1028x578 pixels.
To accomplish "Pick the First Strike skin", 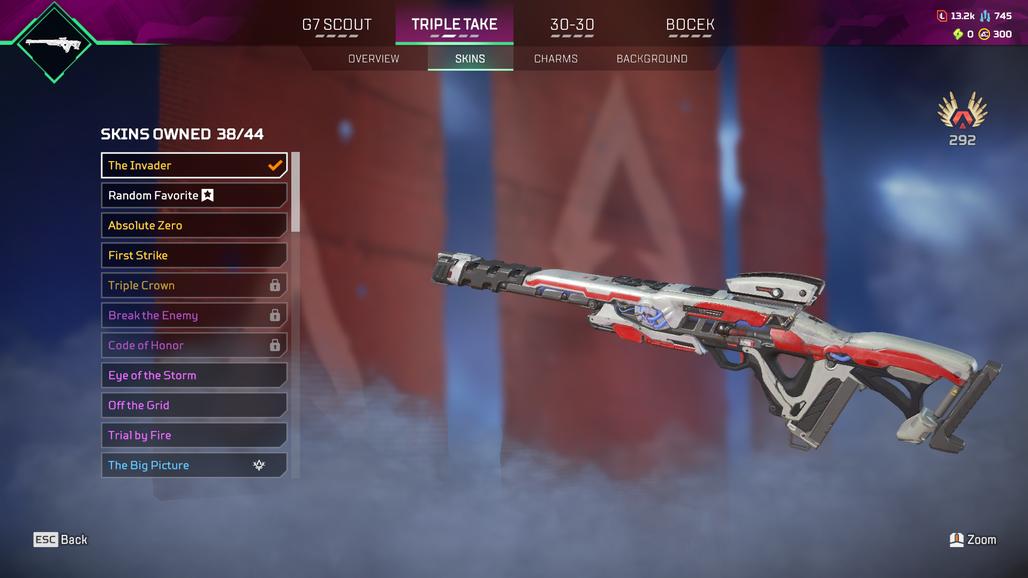I will 194,255.
